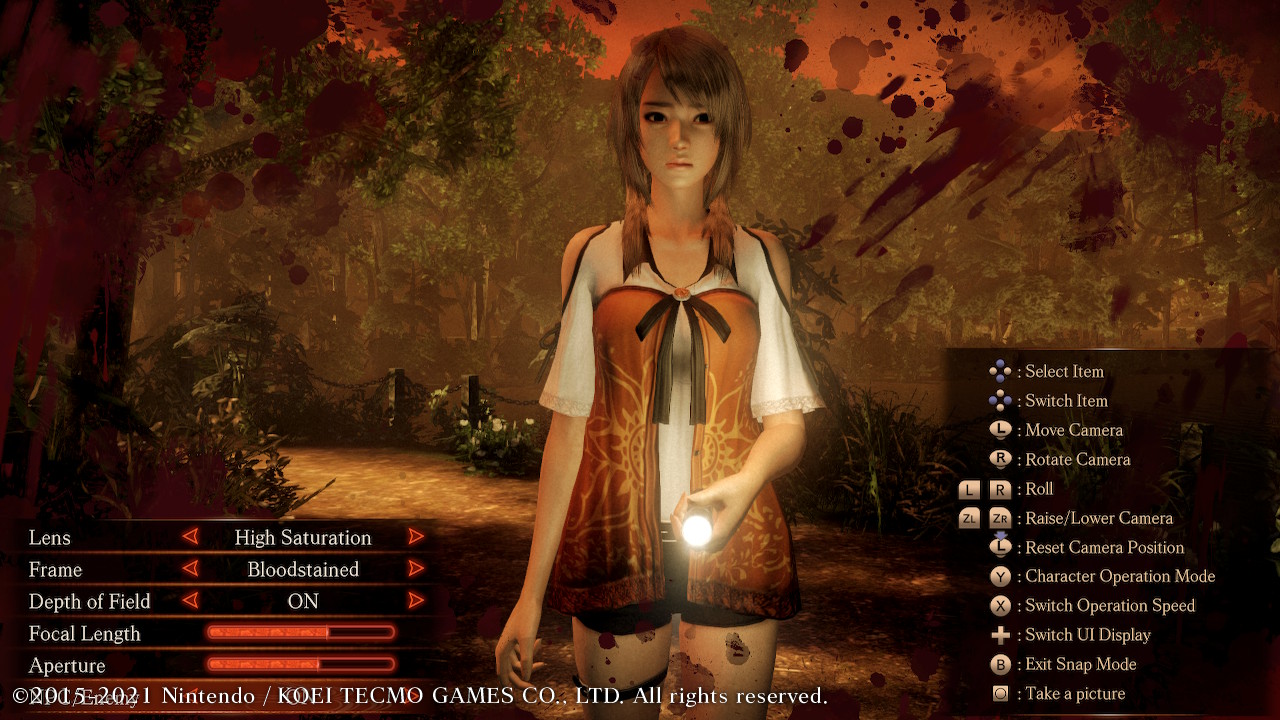Adjust the Aperture slider
Viewport: 1280px width, 720px height.
(300, 664)
